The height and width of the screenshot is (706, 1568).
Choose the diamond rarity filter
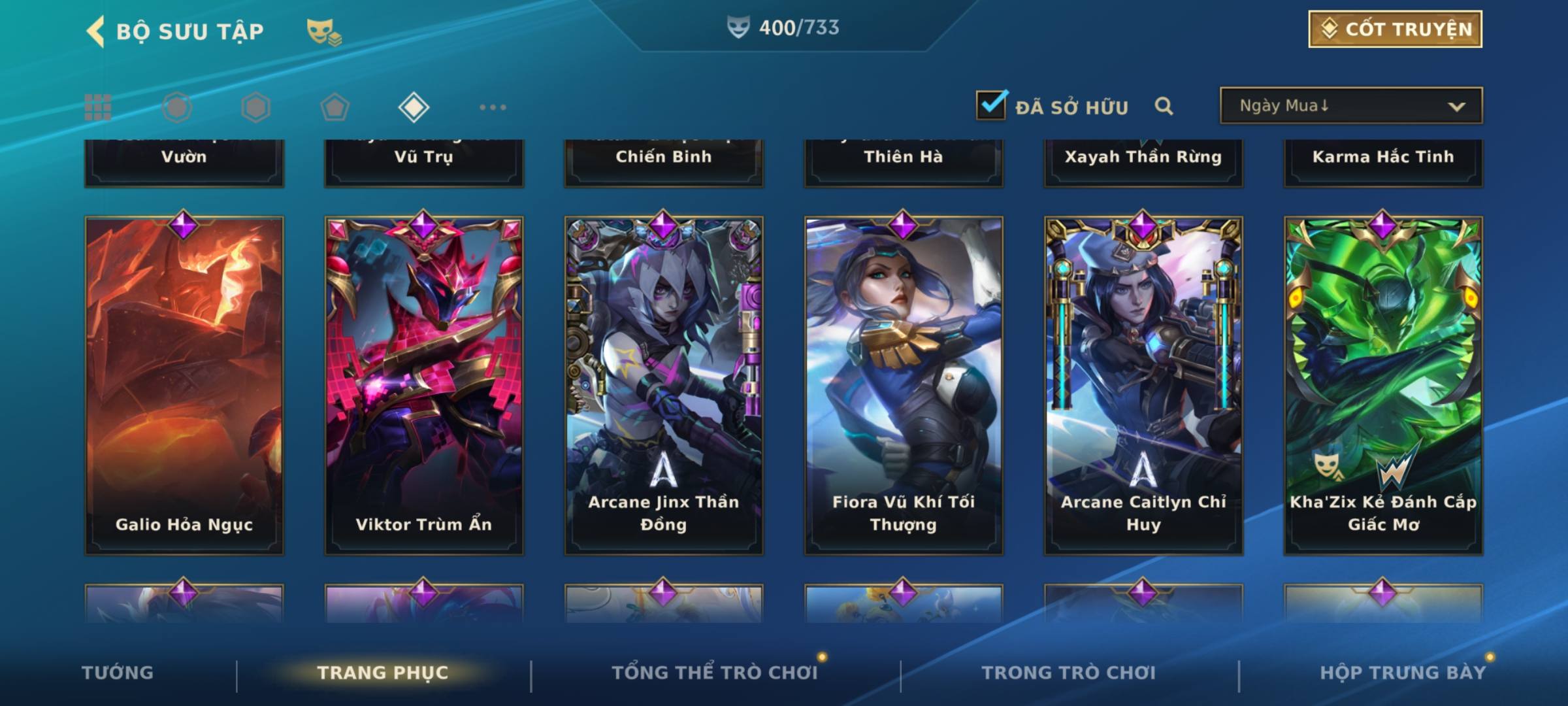(414, 107)
